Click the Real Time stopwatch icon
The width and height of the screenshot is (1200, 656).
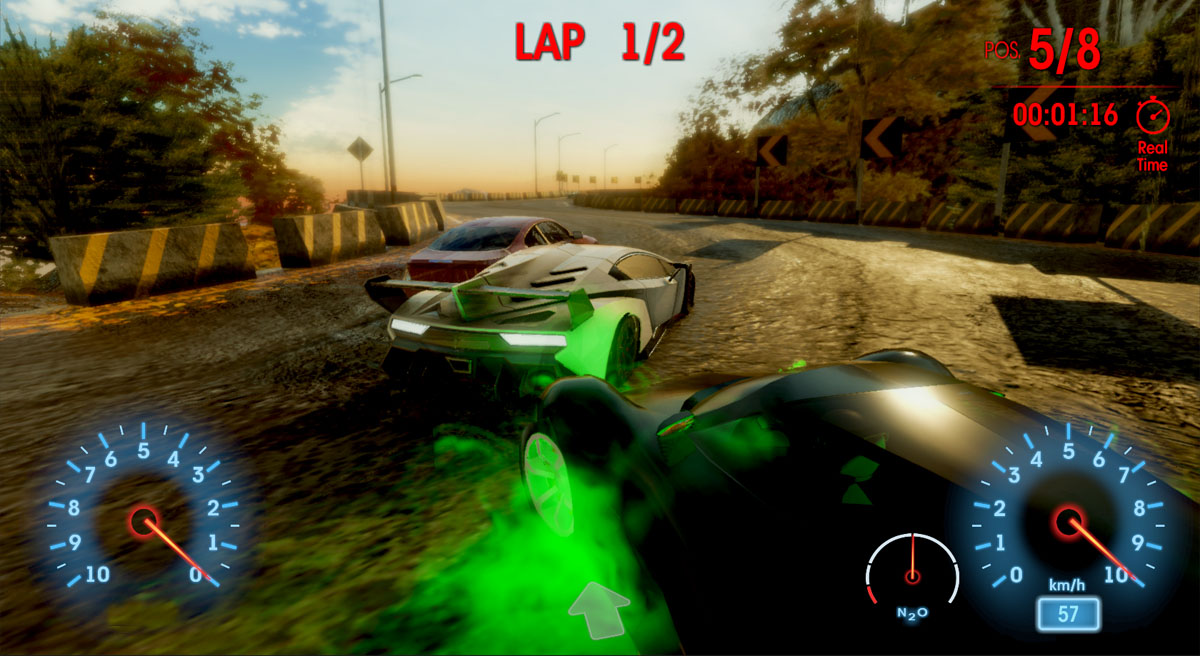tap(1152, 115)
